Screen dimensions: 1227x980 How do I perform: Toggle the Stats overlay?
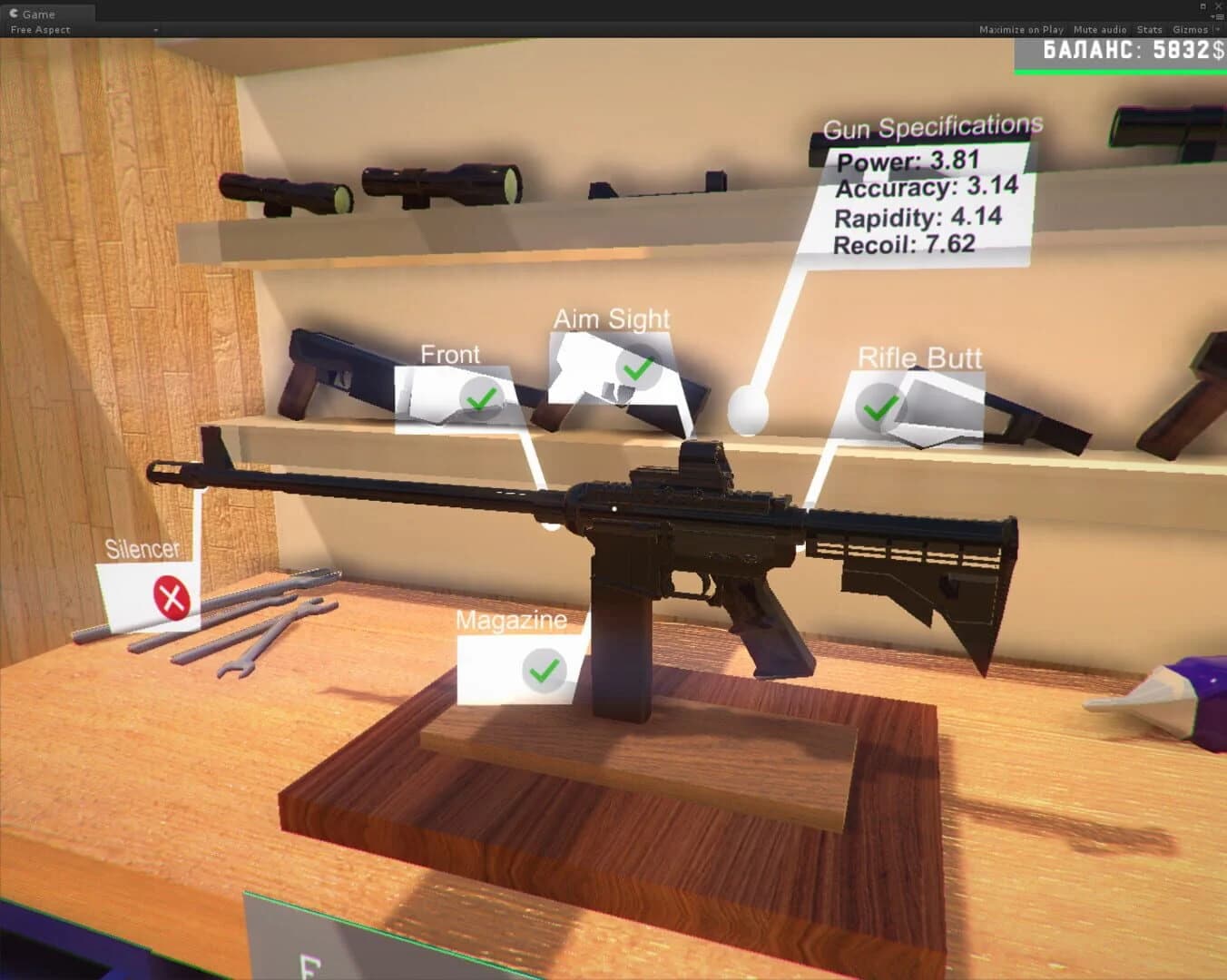click(1148, 29)
